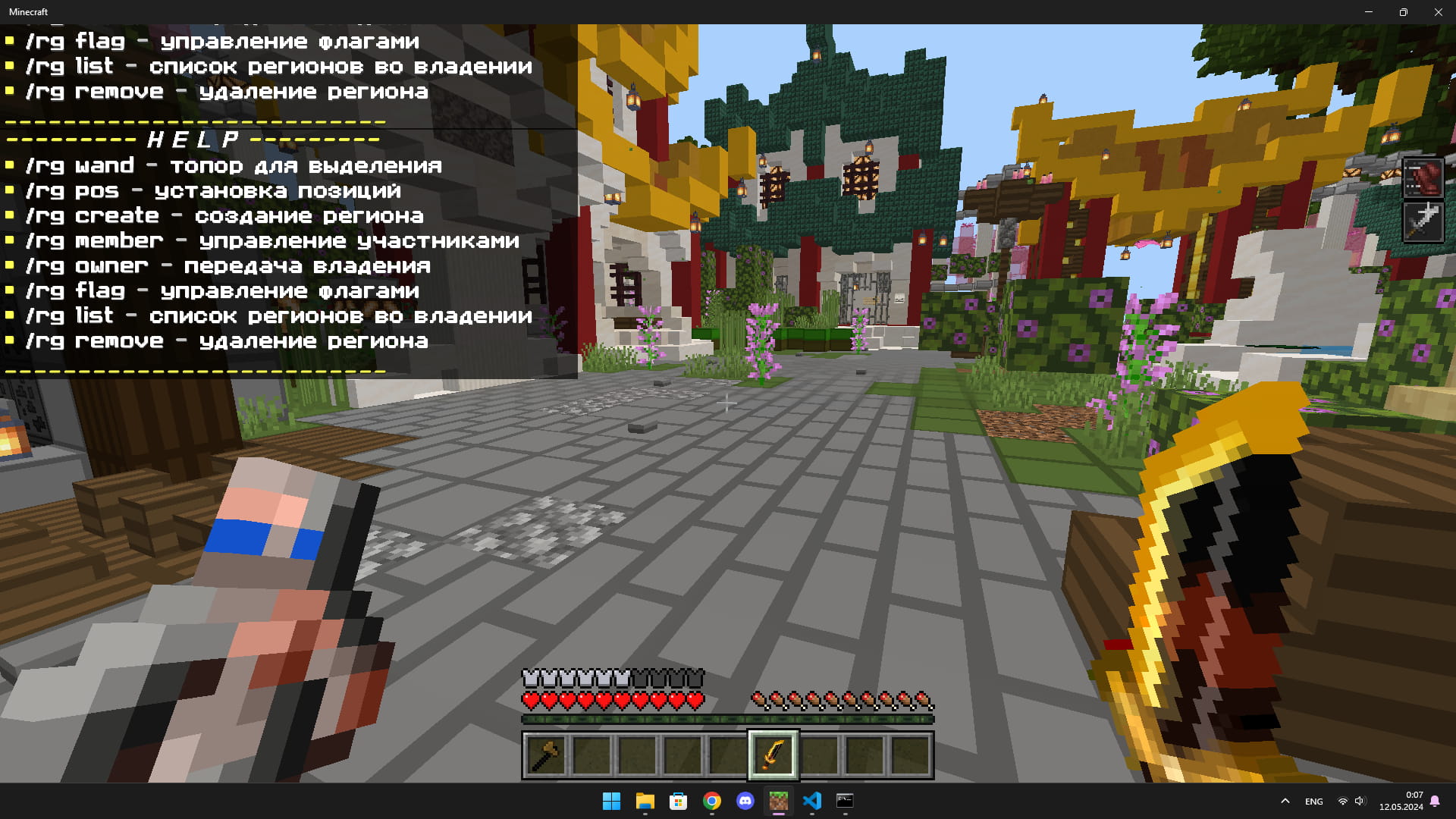
Task: Select the golden sword hotbar slot
Action: tap(773, 755)
